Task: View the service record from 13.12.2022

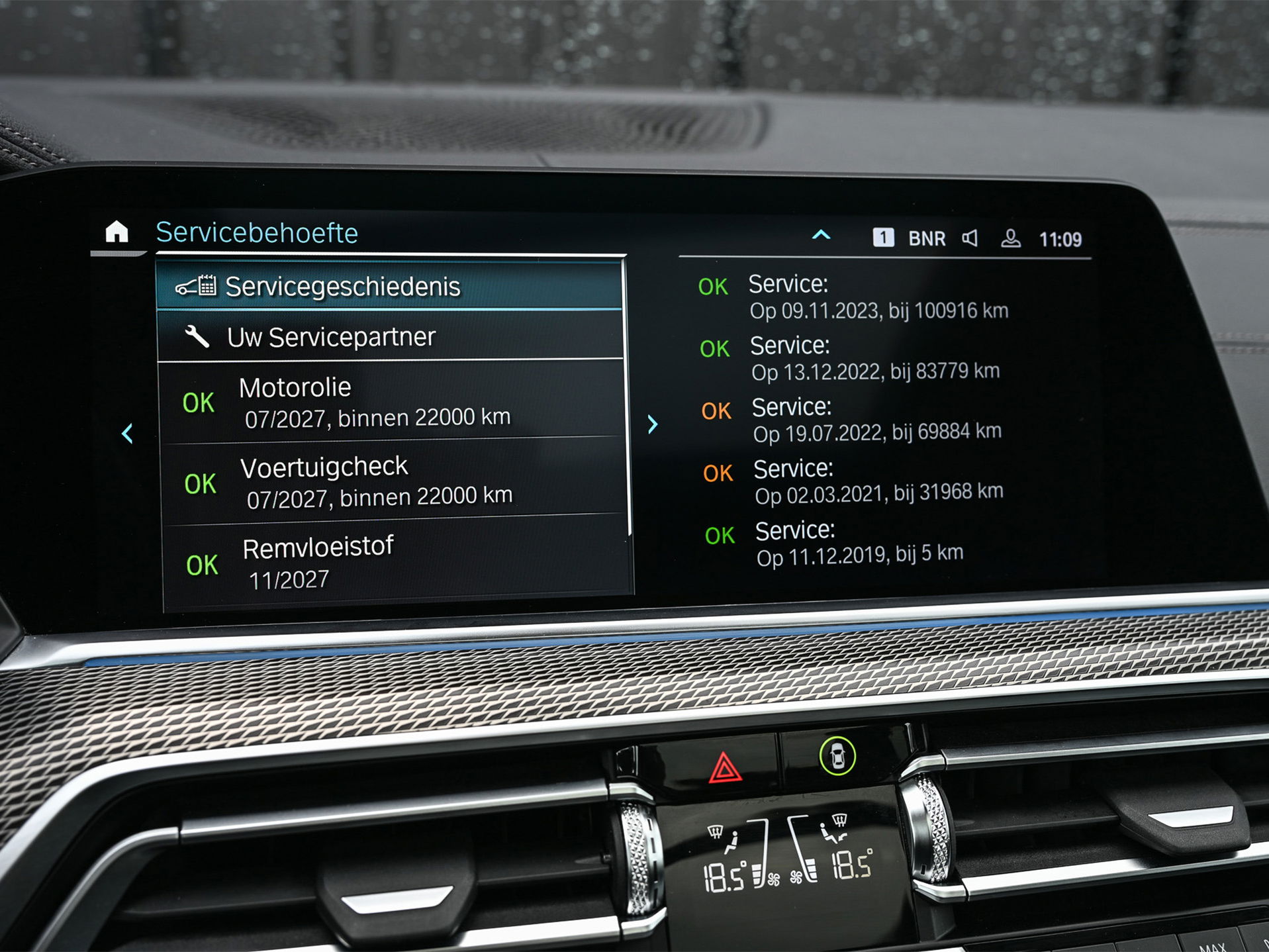Action: pos(875,359)
